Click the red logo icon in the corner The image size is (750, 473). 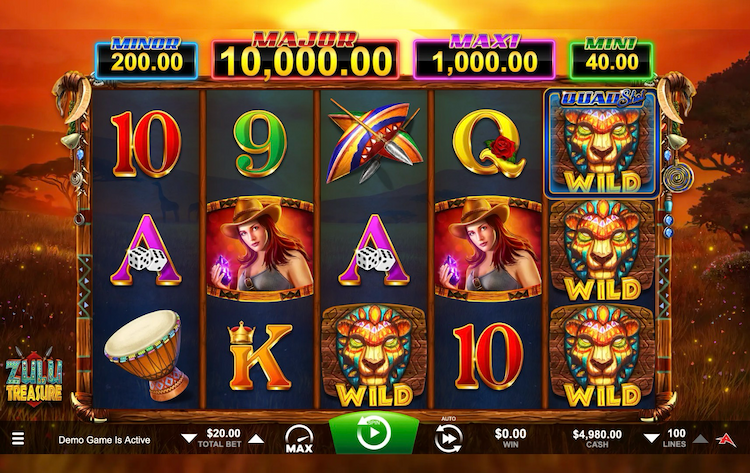pyautogui.click(x=726, y=438)
